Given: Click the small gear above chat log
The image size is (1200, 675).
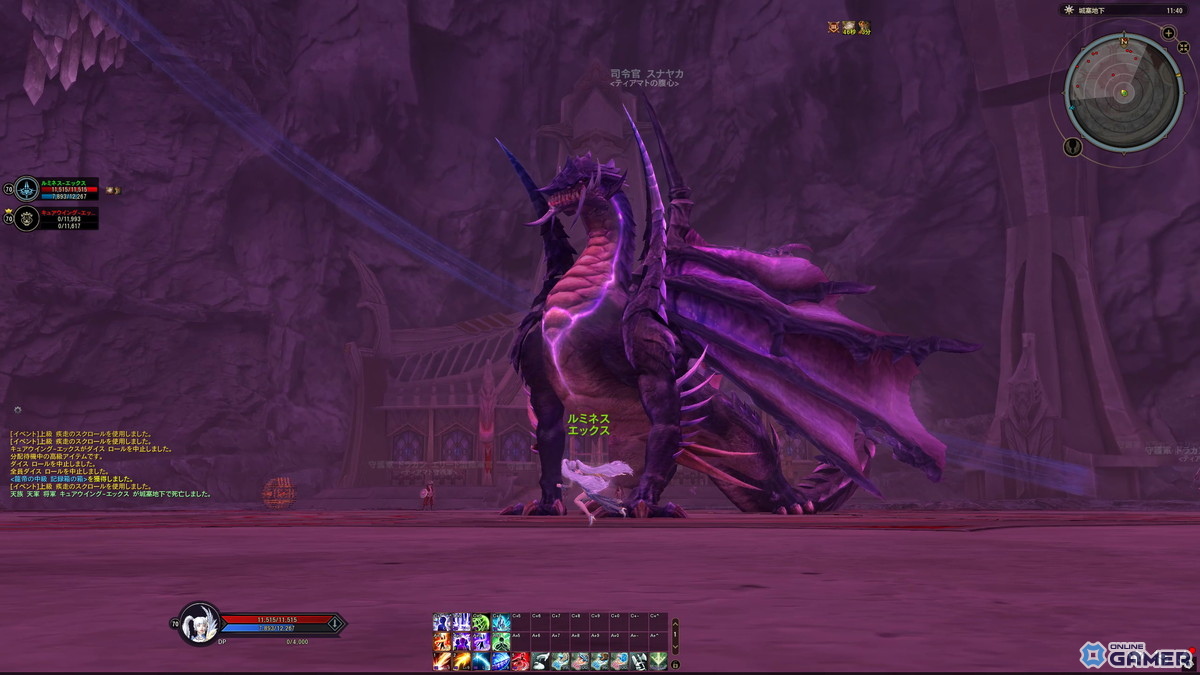Looking at the screenshot, I should pos(17,409).
